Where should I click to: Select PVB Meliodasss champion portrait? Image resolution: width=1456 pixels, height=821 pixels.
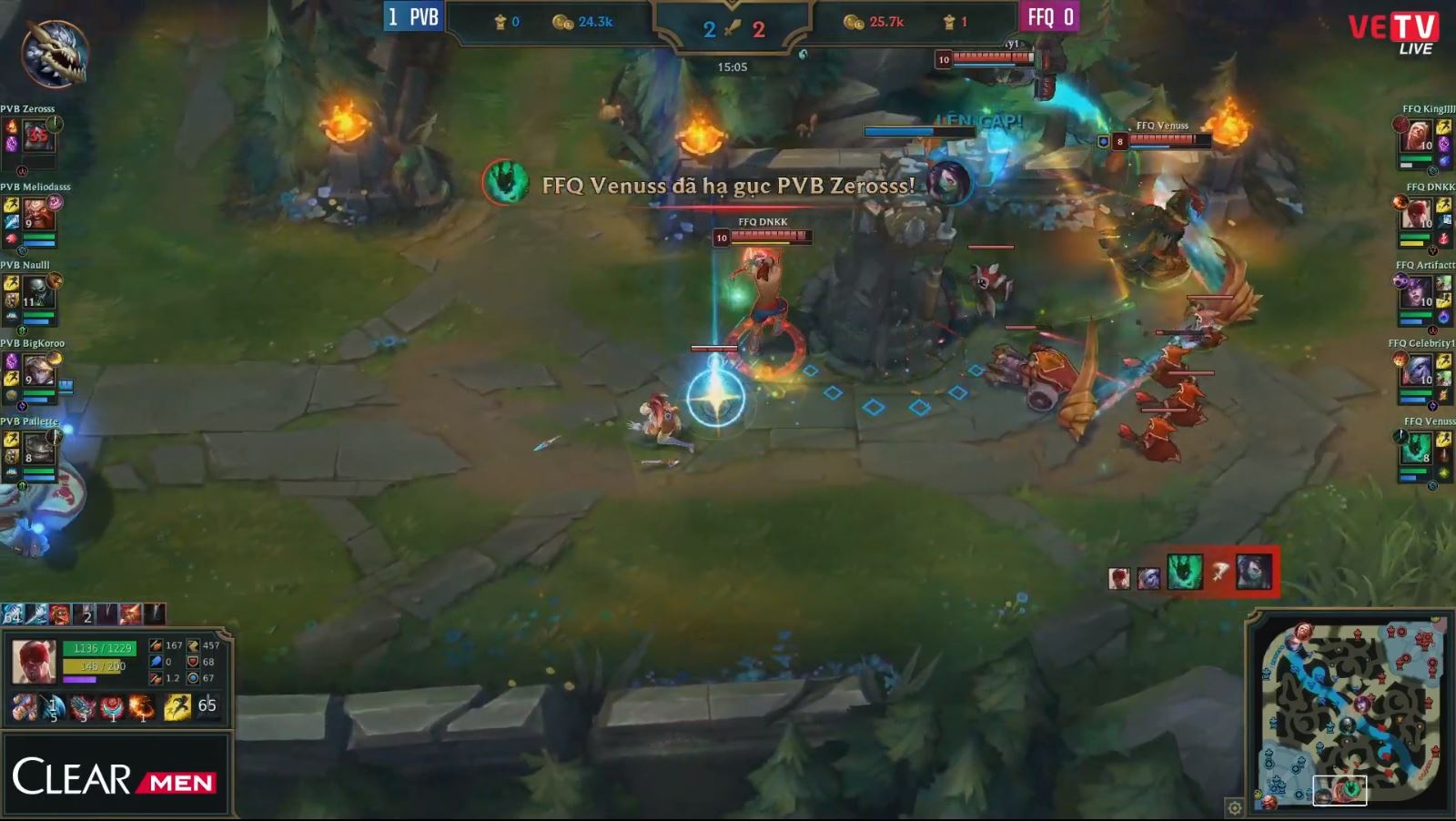38,216
